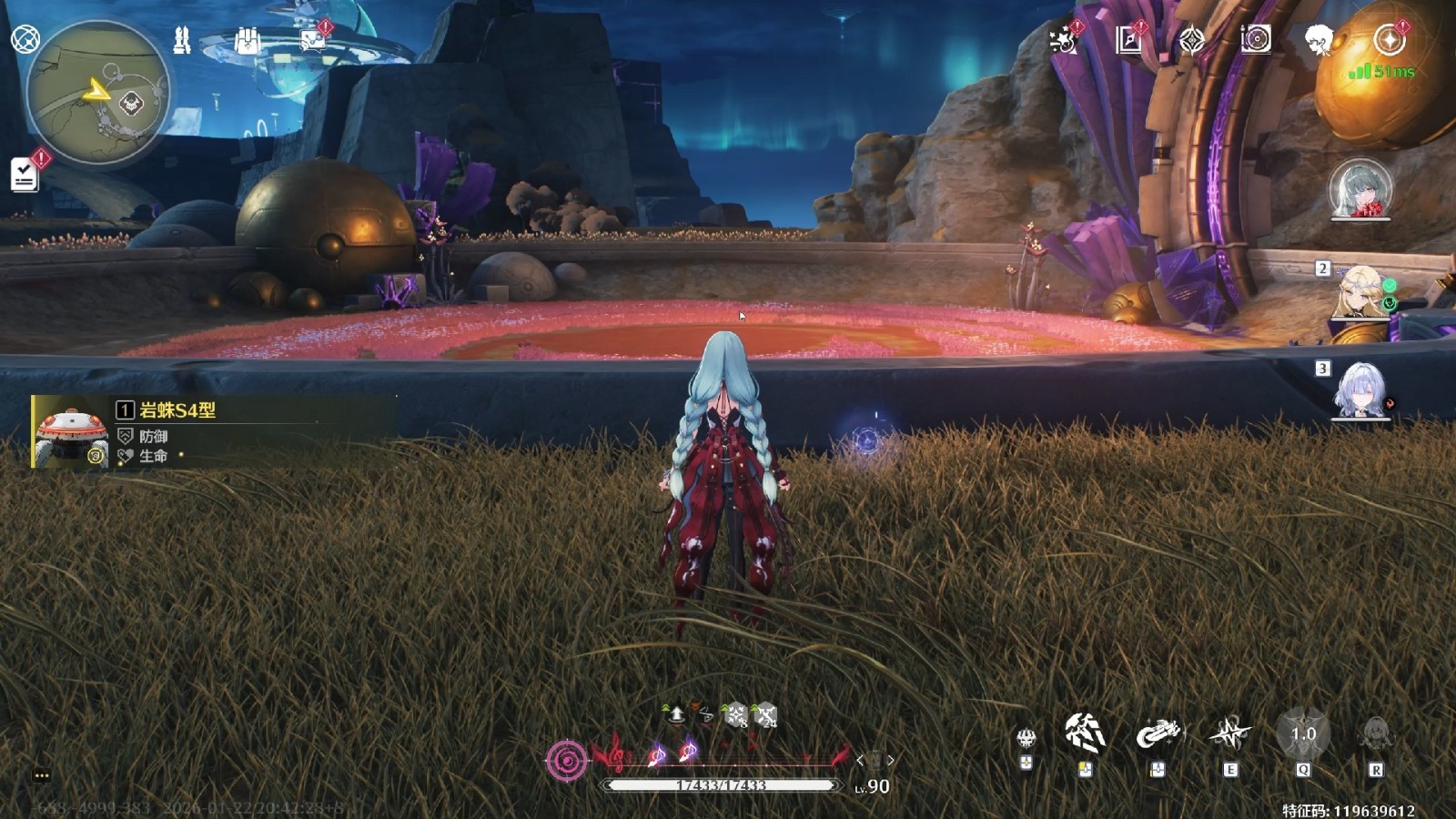Trigger the character portrait ultimate icon
1456x819 pixels.
(x=1375, y=733)
